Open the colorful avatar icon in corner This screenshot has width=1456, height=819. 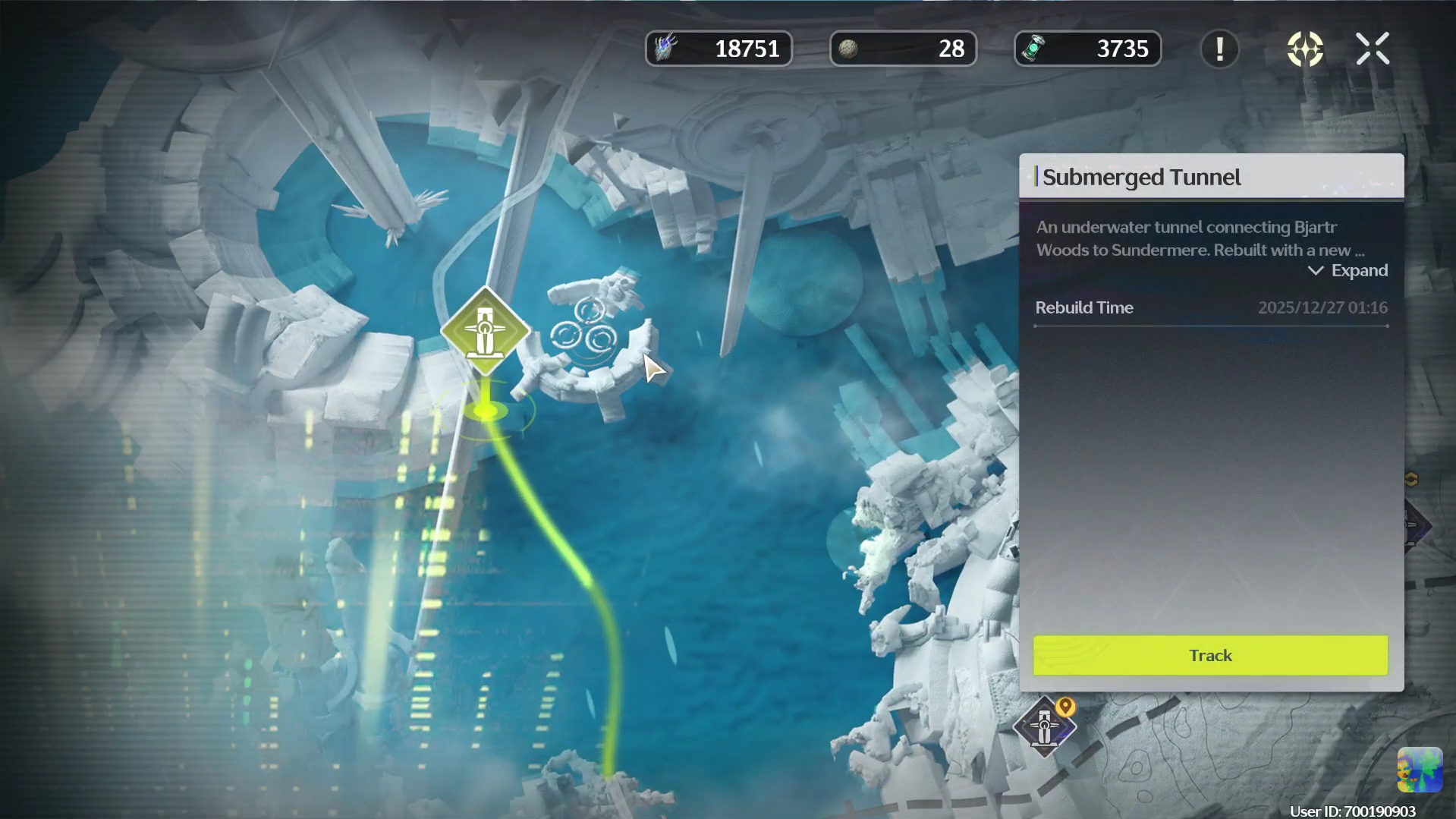tap(1419, 769)
